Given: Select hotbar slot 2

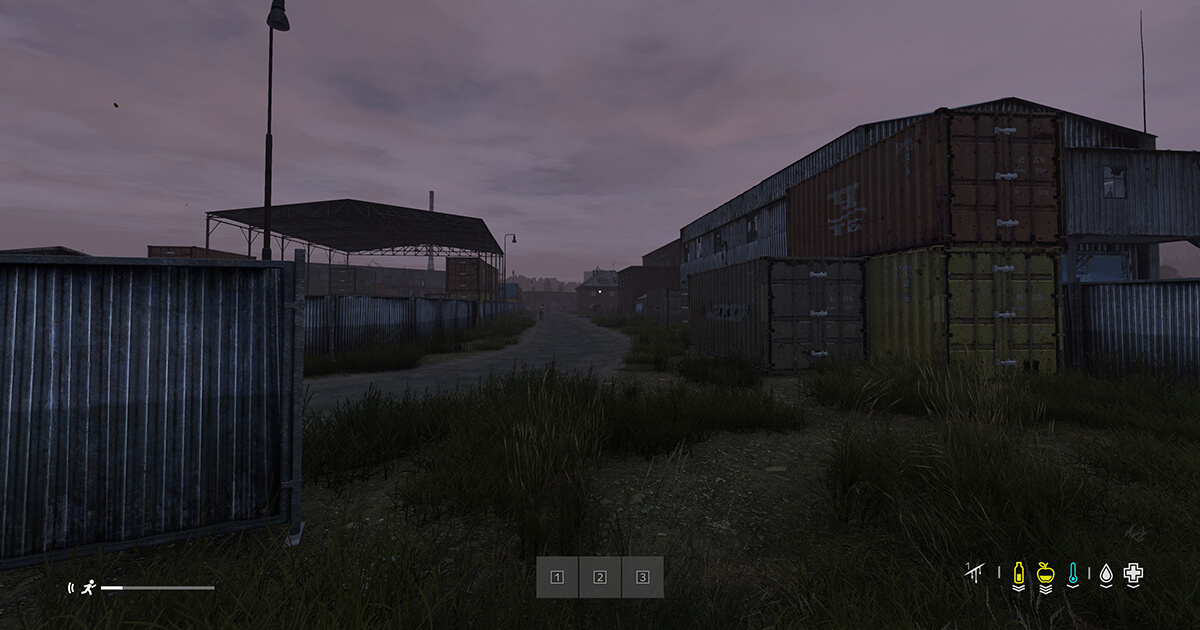Looking at the screenshot, I should [x=600, y=577].
